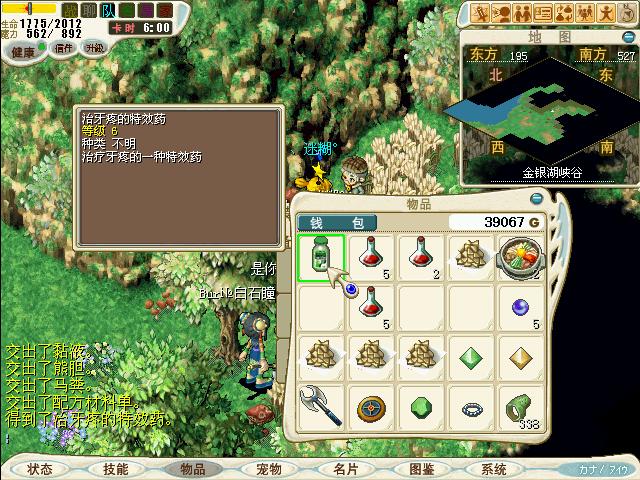This screenshot has width=640, height=480.
Task: Open the 名片 name card menu
Action: 345,468
